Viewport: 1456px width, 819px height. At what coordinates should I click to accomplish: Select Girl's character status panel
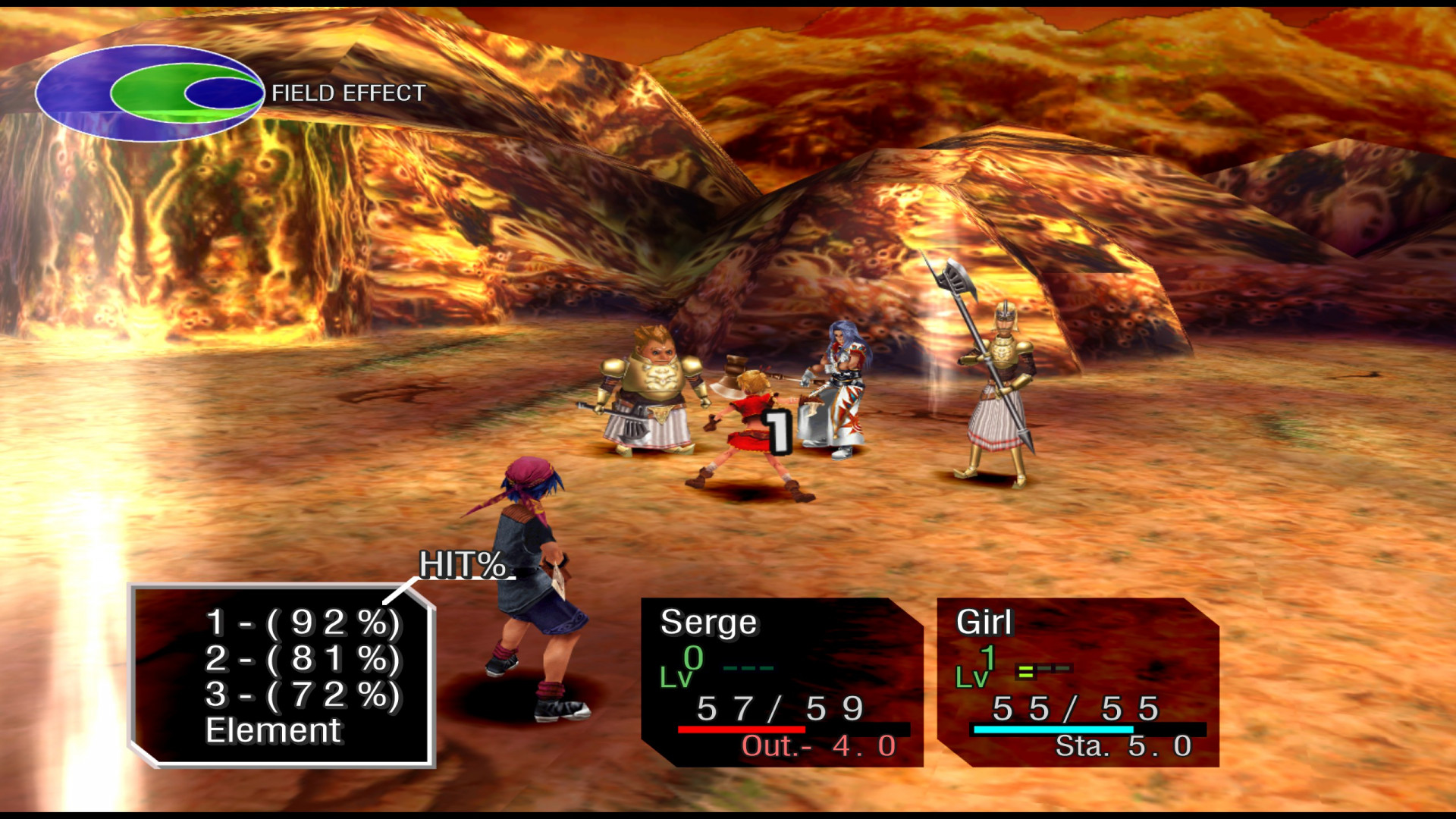pos(1077,682)
